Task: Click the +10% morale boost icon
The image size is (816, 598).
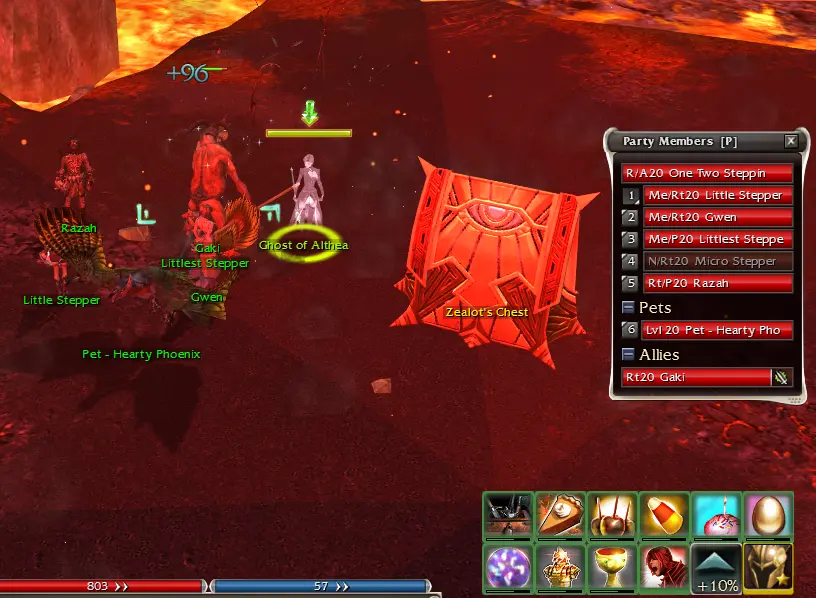Action: (716, 567)
